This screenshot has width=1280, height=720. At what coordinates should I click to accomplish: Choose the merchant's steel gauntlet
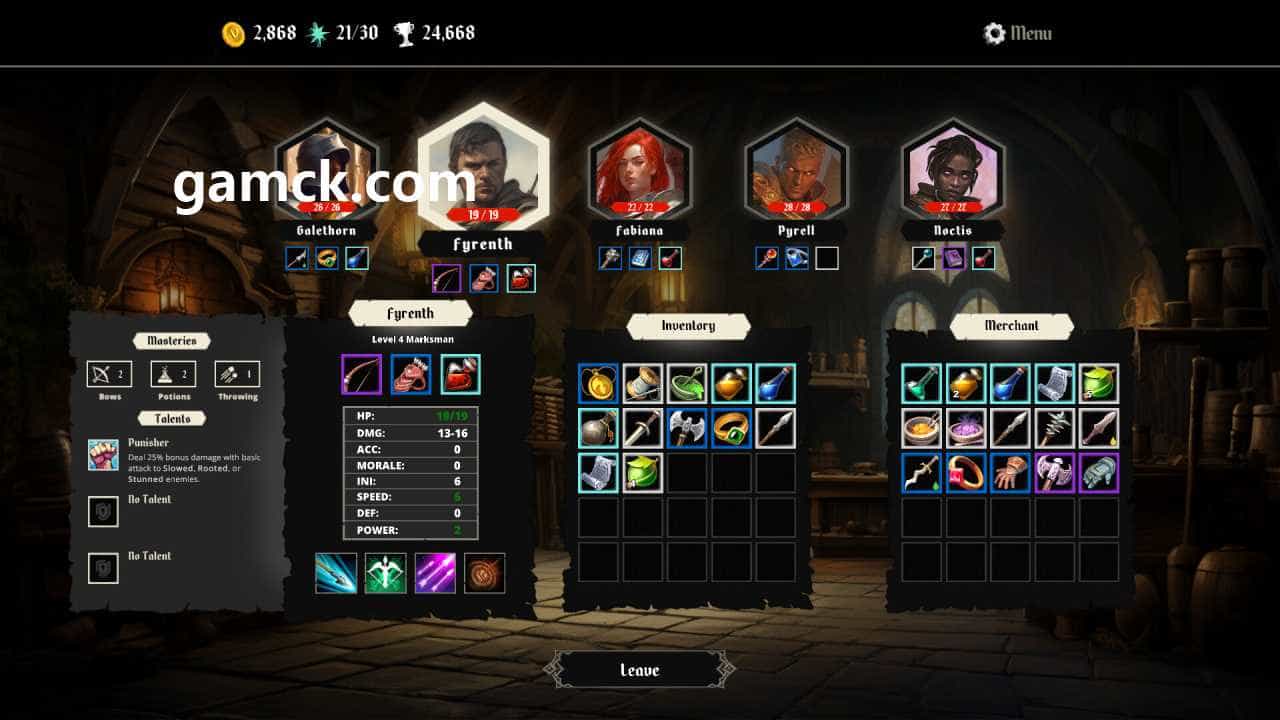[1099, 473]
